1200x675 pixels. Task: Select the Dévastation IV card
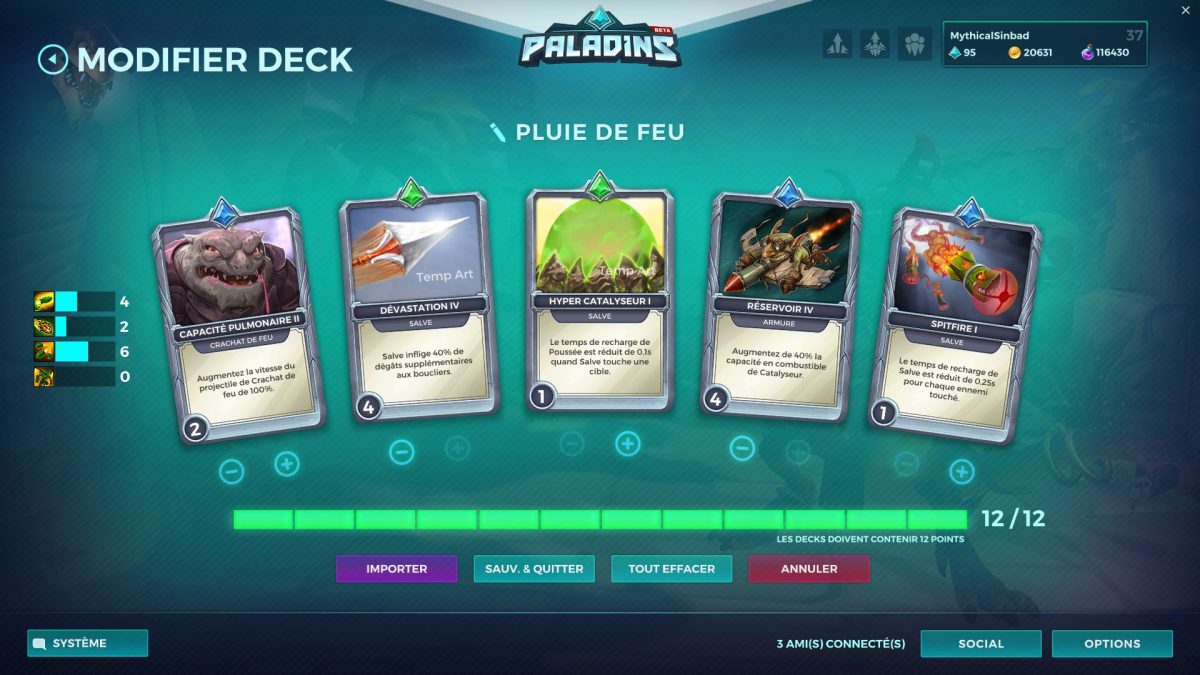tap(418, 300)
